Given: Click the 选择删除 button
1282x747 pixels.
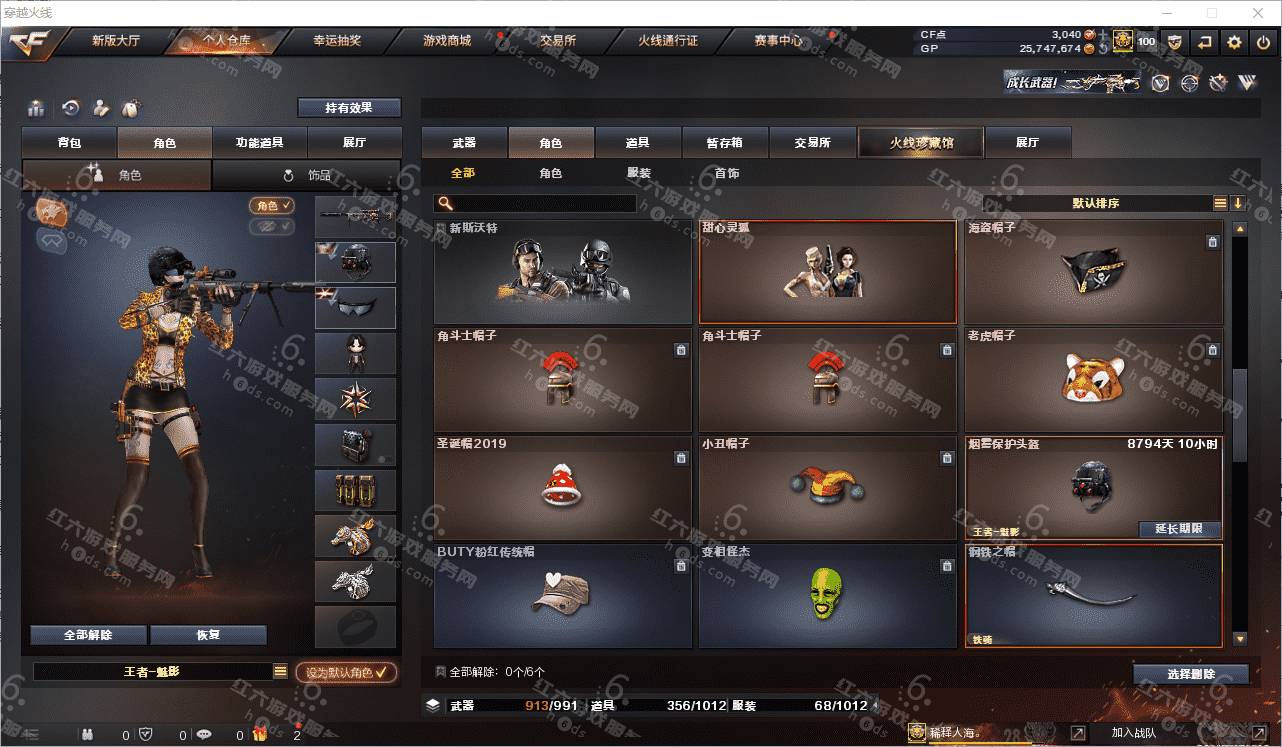Looking at the screenshot, I should 1191,674.
